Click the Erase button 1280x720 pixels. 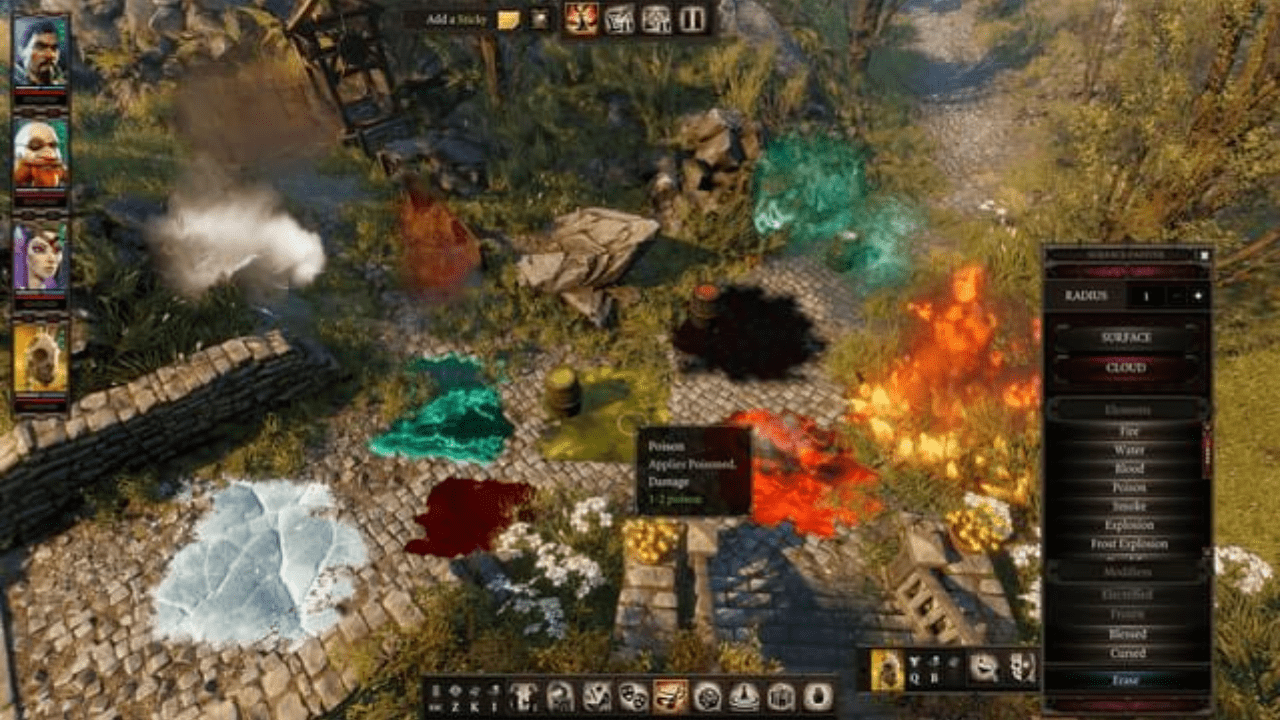[1126, 680]
